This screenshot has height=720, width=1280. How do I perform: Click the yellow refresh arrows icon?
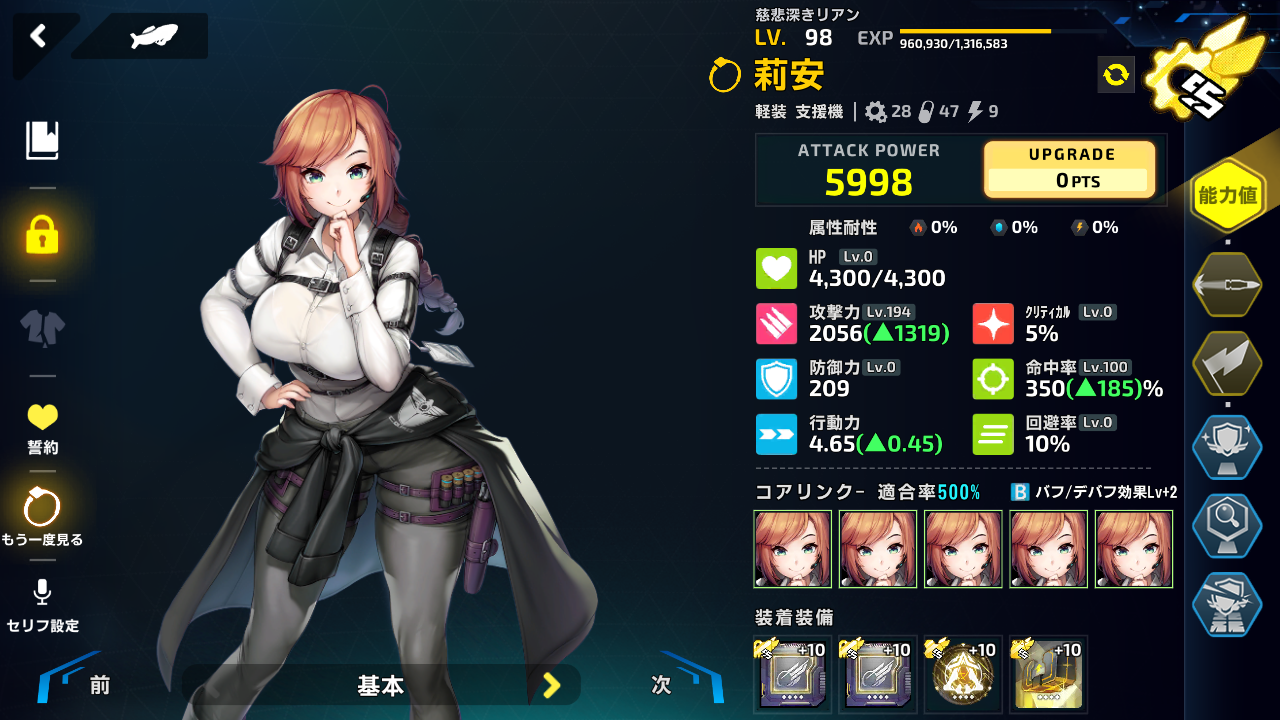[x=1116, y=74]
